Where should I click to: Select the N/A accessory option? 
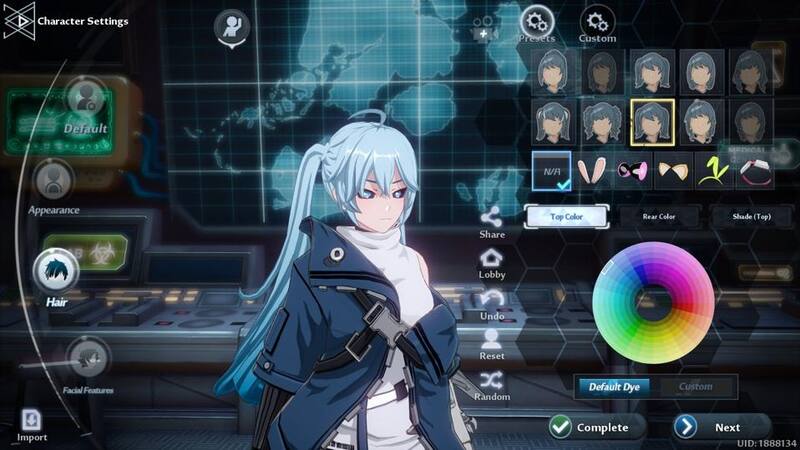551,171
